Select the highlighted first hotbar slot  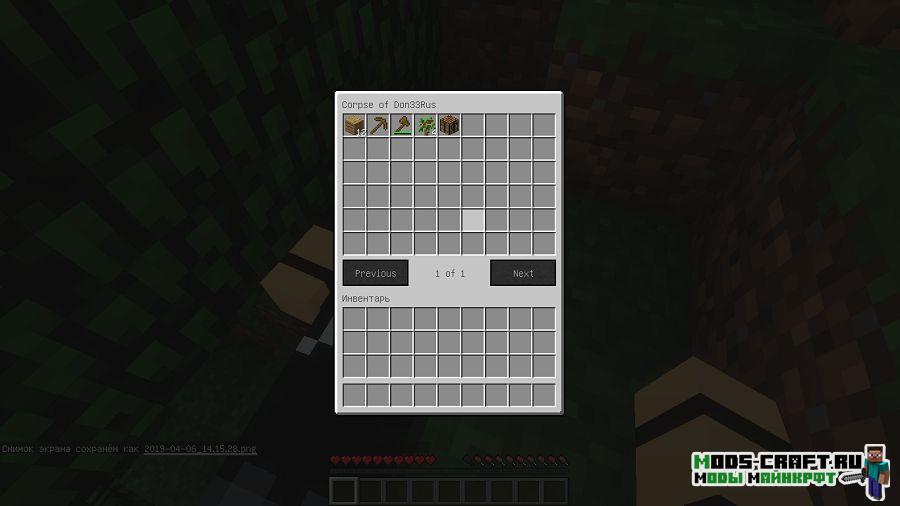click(343, 490)
